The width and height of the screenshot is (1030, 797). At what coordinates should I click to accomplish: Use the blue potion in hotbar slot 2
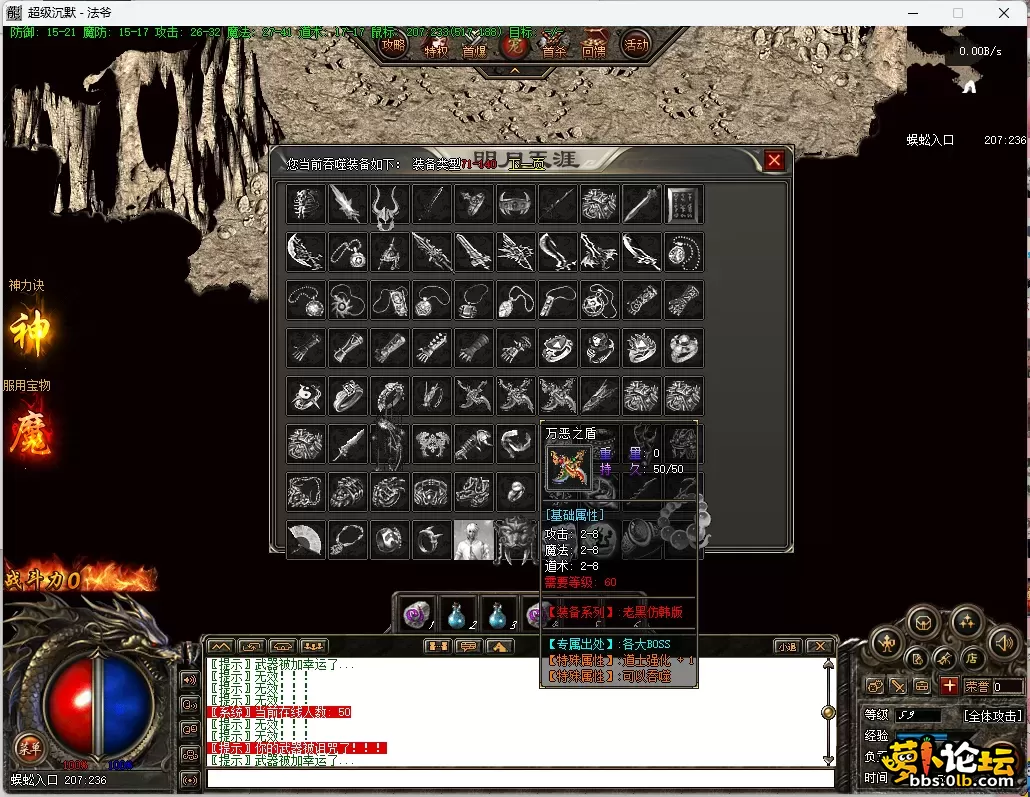pyautogui.click(x=455, y=614)
